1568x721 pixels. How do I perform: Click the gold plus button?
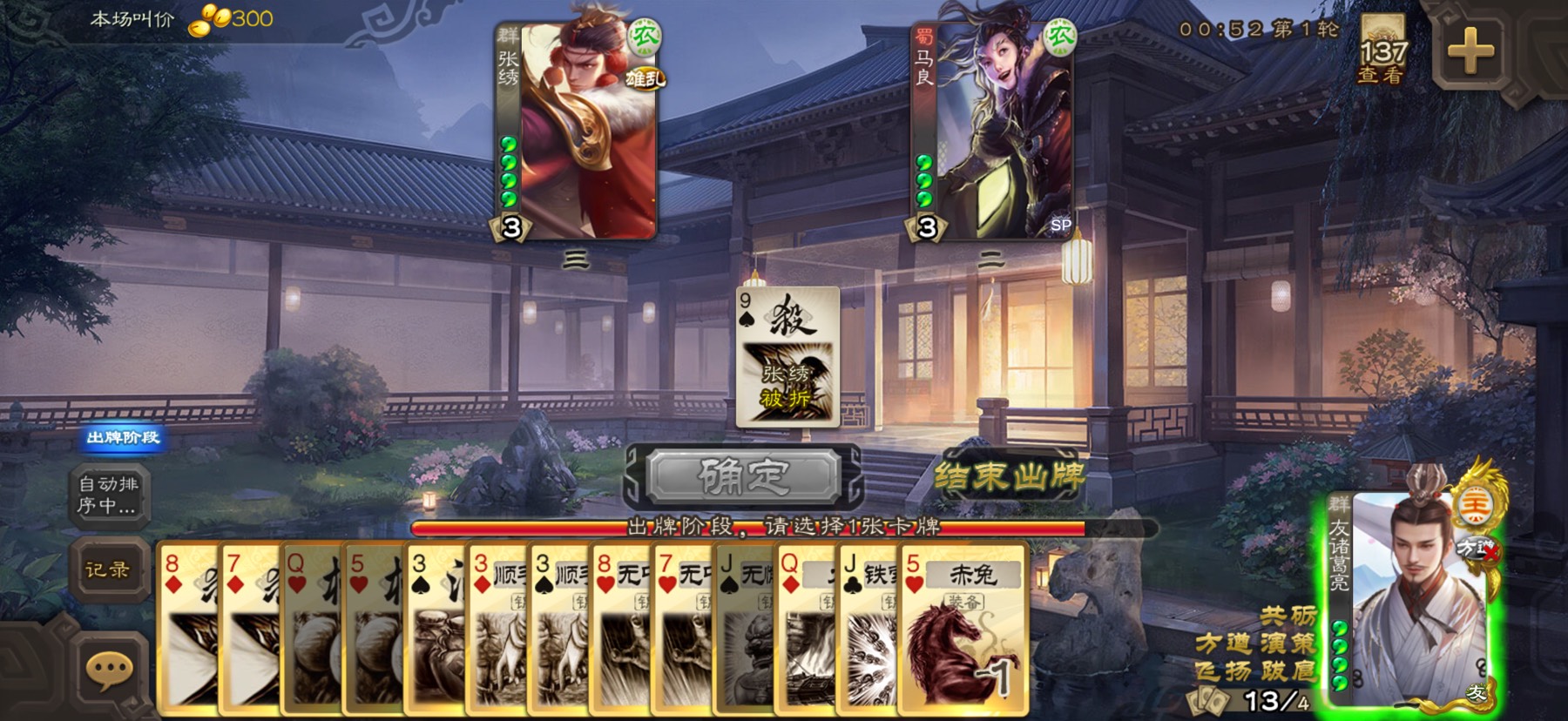tap(1470, 51)
